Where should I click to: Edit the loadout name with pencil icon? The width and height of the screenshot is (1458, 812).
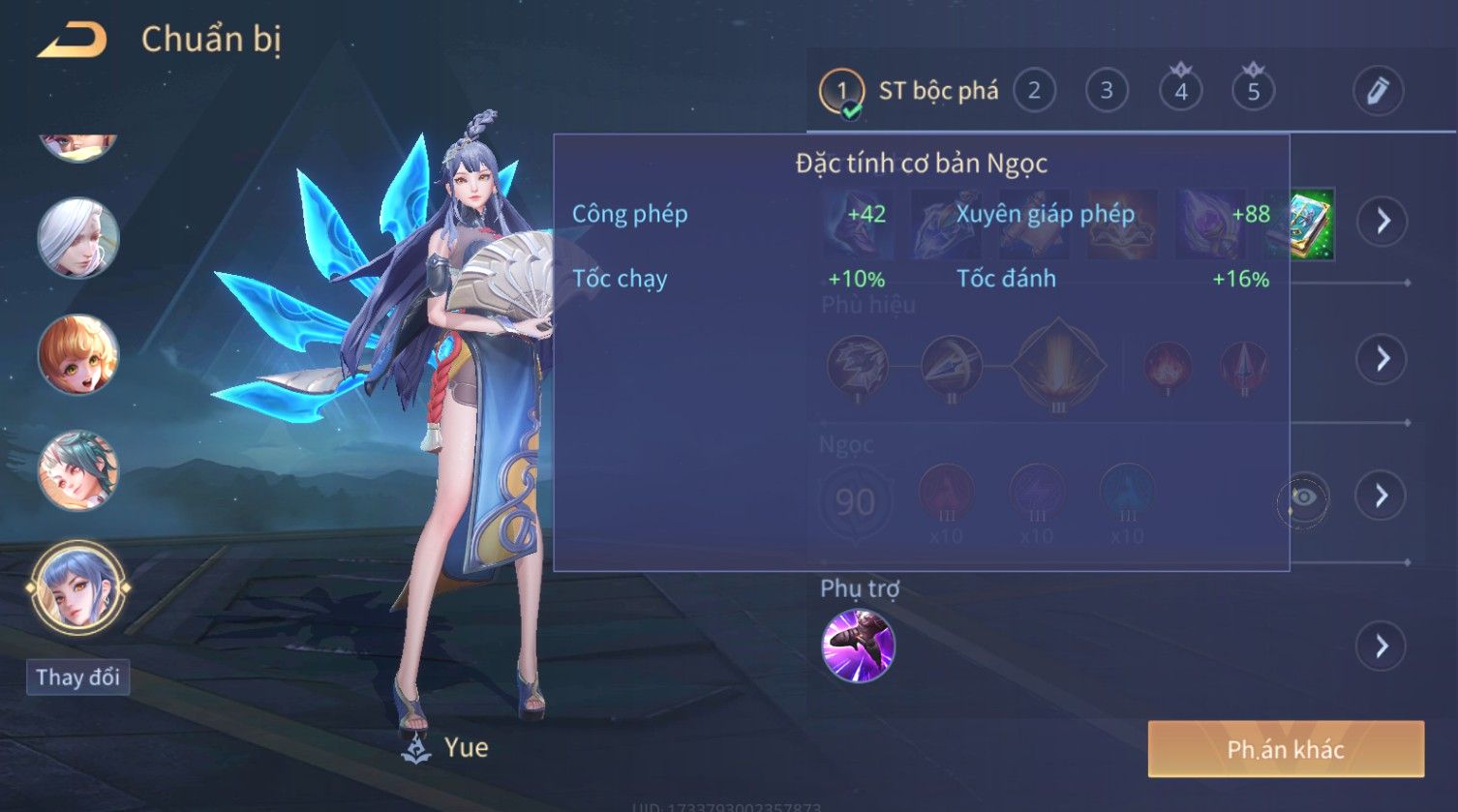point(1378,91)
